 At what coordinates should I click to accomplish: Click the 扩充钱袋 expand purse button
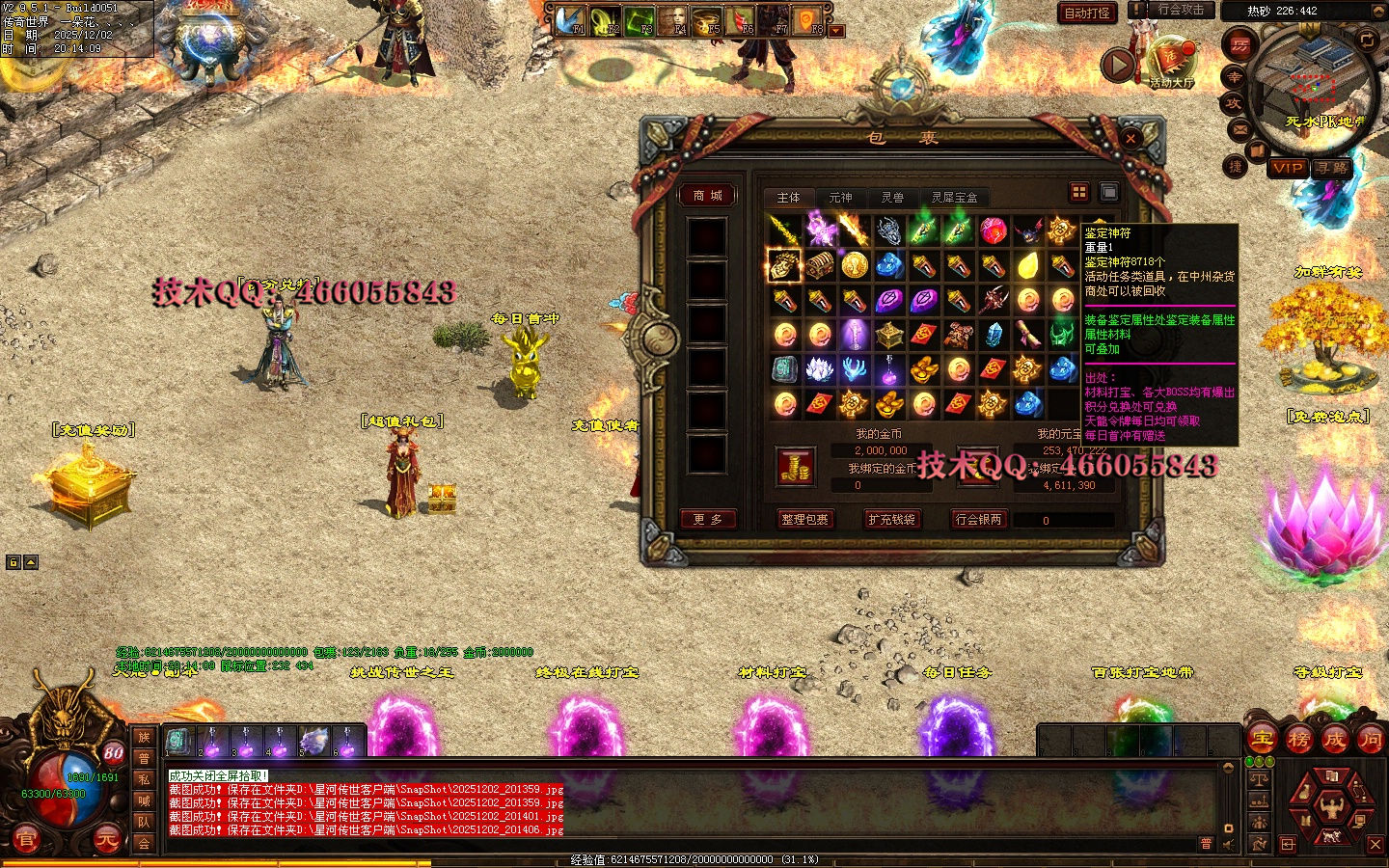[891, 519]
